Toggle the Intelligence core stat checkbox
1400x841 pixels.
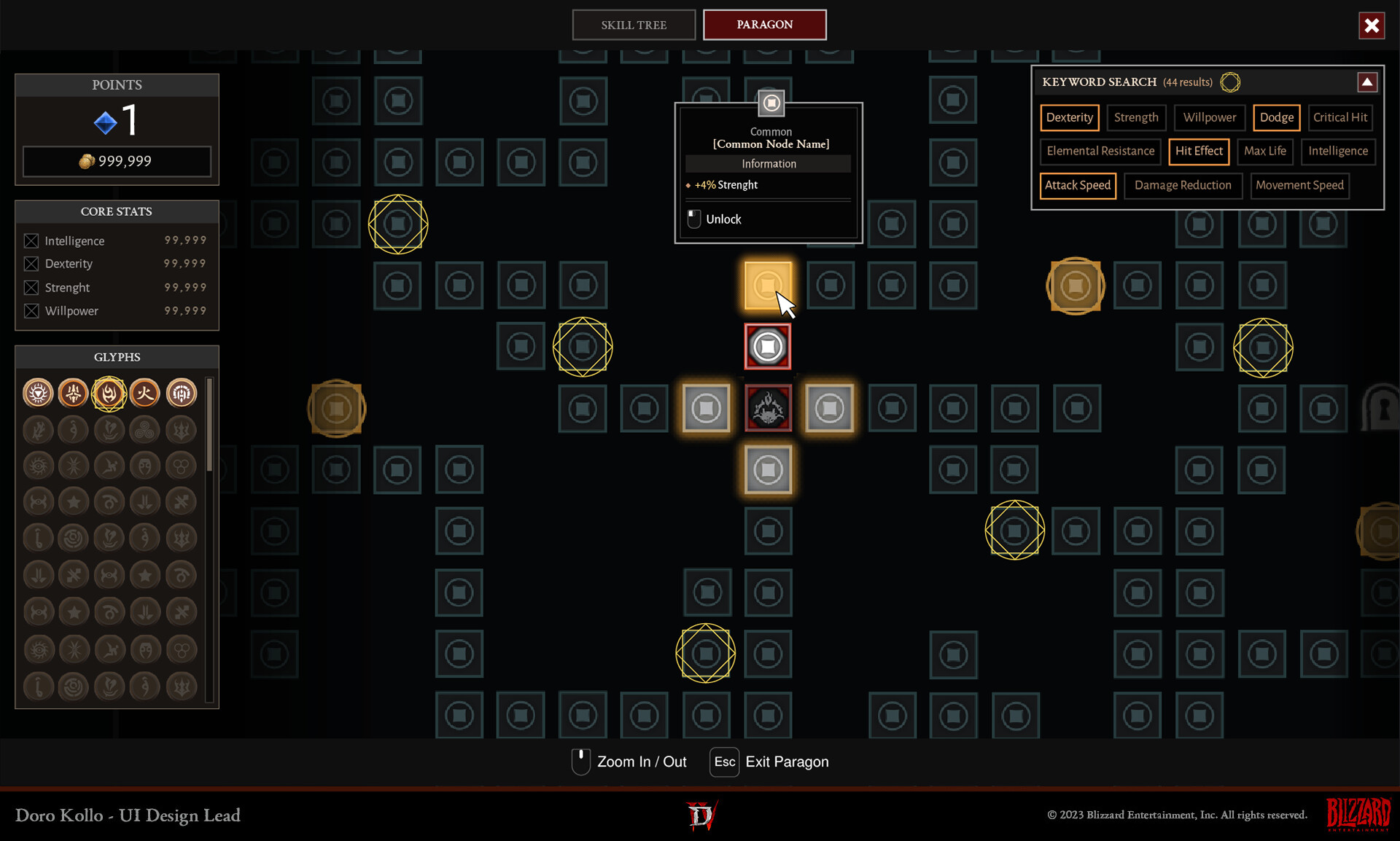(31, 240)
